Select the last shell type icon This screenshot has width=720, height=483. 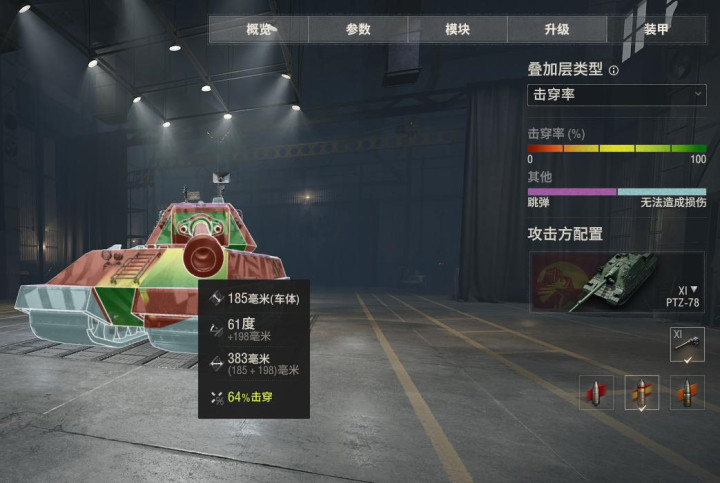click(687, 392)
